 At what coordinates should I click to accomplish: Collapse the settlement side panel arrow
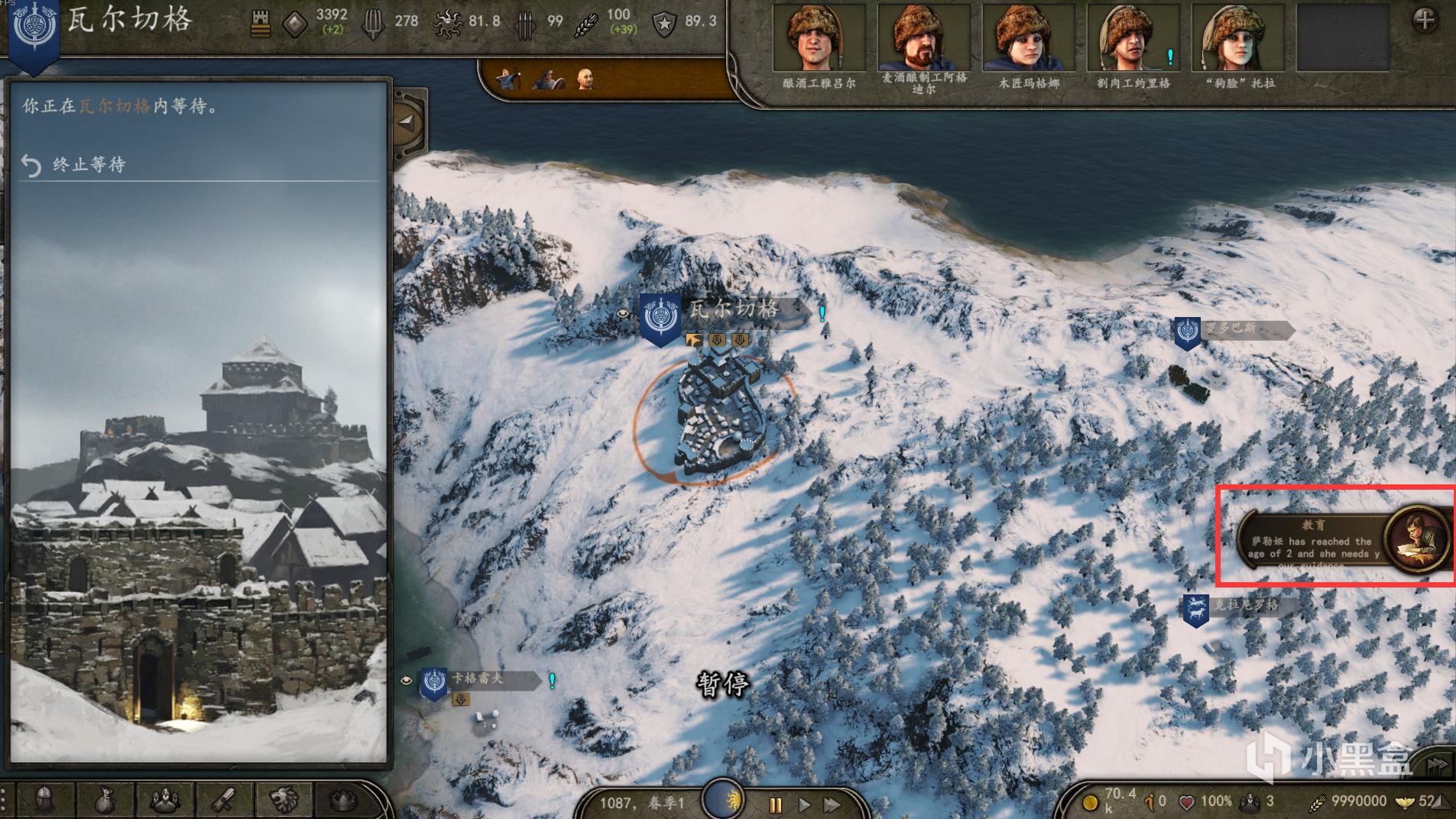pyautogui.click(x=407, y=121)
